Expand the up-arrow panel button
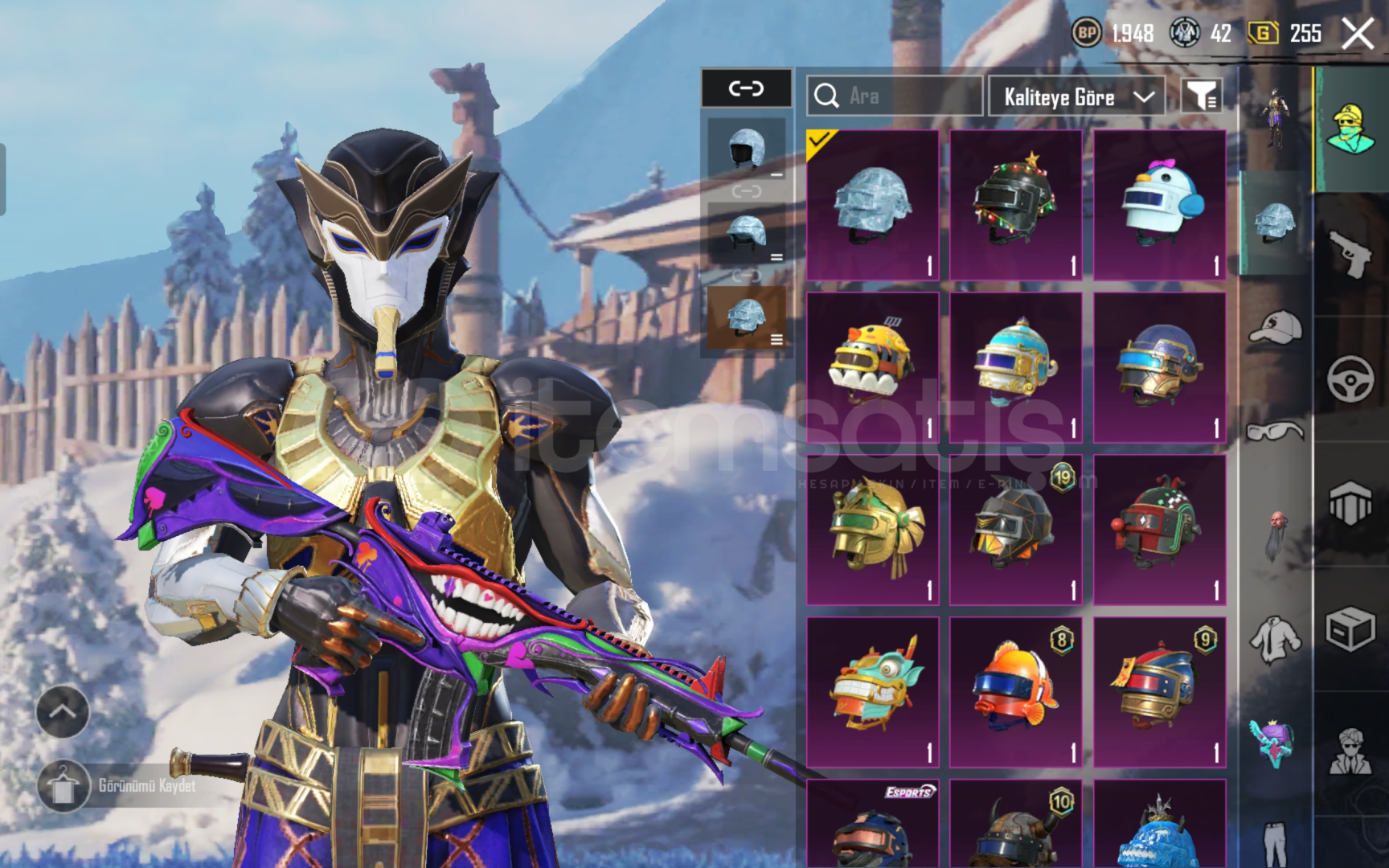Image resolution: width=1389 pixels, height=868 pixels. pyautogui.click(x=63, y=711)
